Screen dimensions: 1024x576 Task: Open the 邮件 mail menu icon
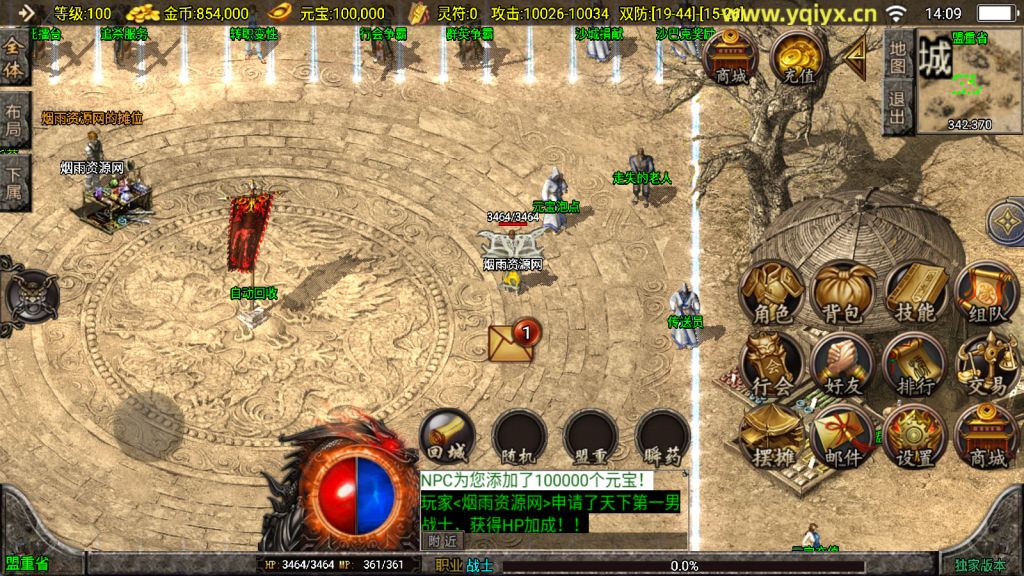pyautogui.click(x=842, y=438)
